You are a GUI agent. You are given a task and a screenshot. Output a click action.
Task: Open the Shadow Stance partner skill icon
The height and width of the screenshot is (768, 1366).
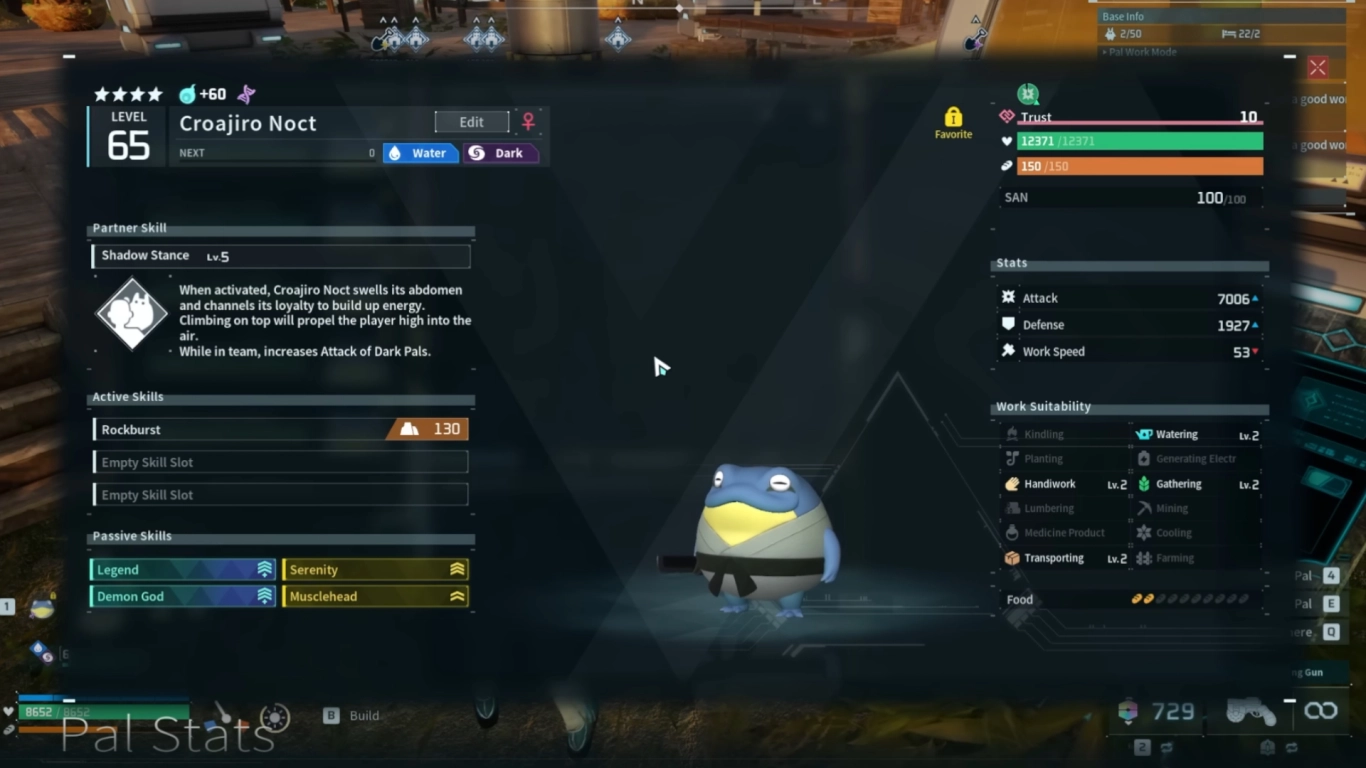pos(131,312)
